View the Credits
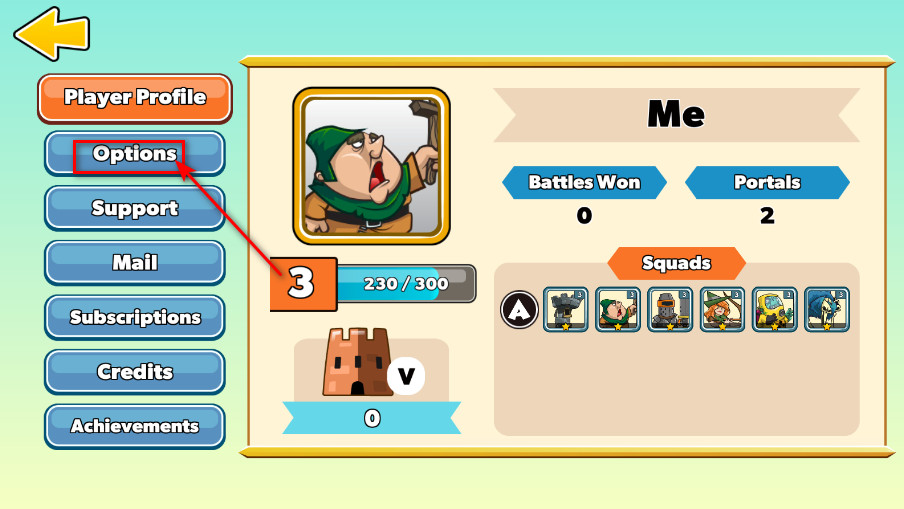Viewport: 904px width, 509px height. pos(135,372)
